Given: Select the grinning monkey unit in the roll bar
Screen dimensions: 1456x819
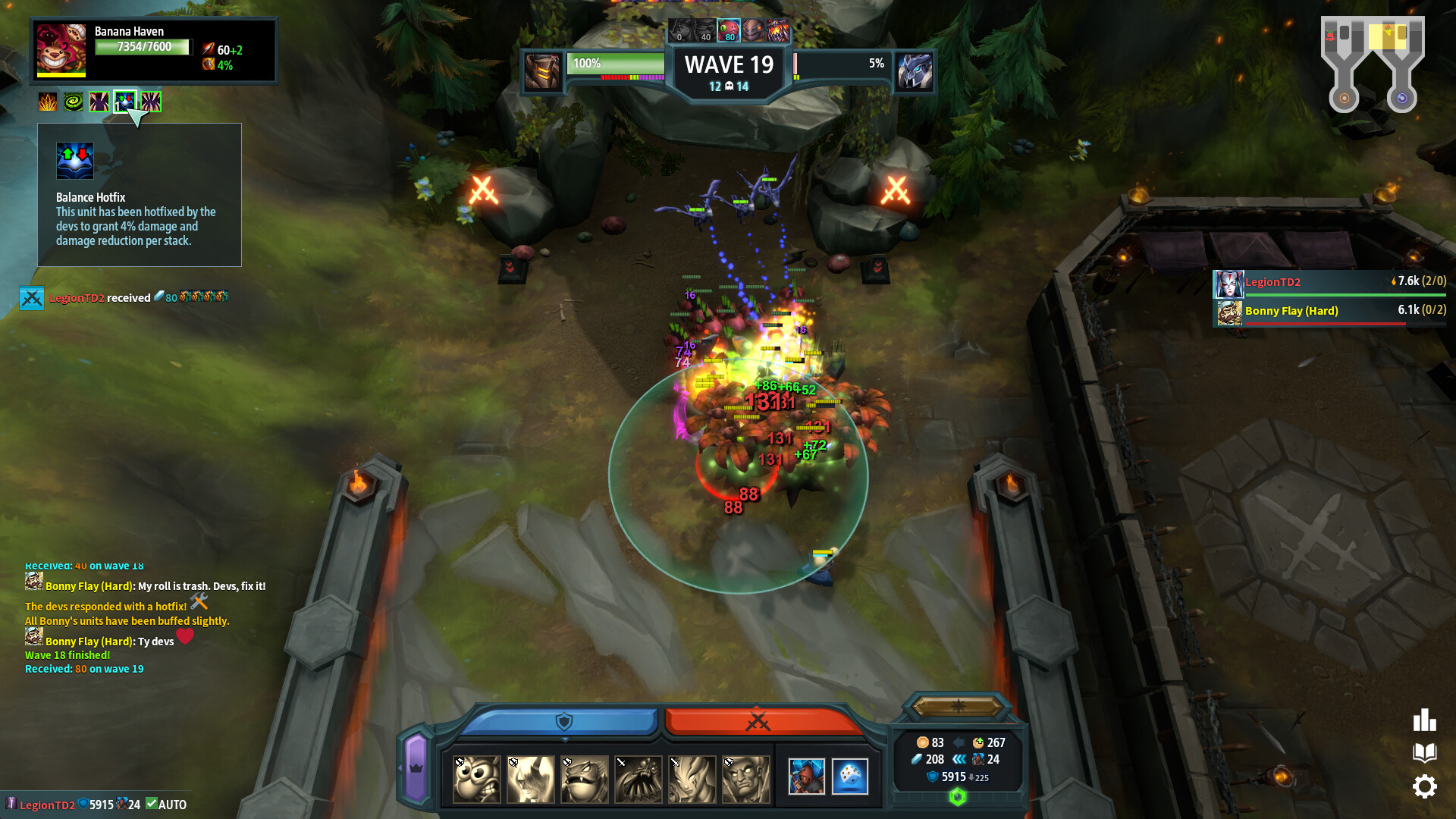Looking at the screenshot, I should pyautogui.click(x=475, y=777).
